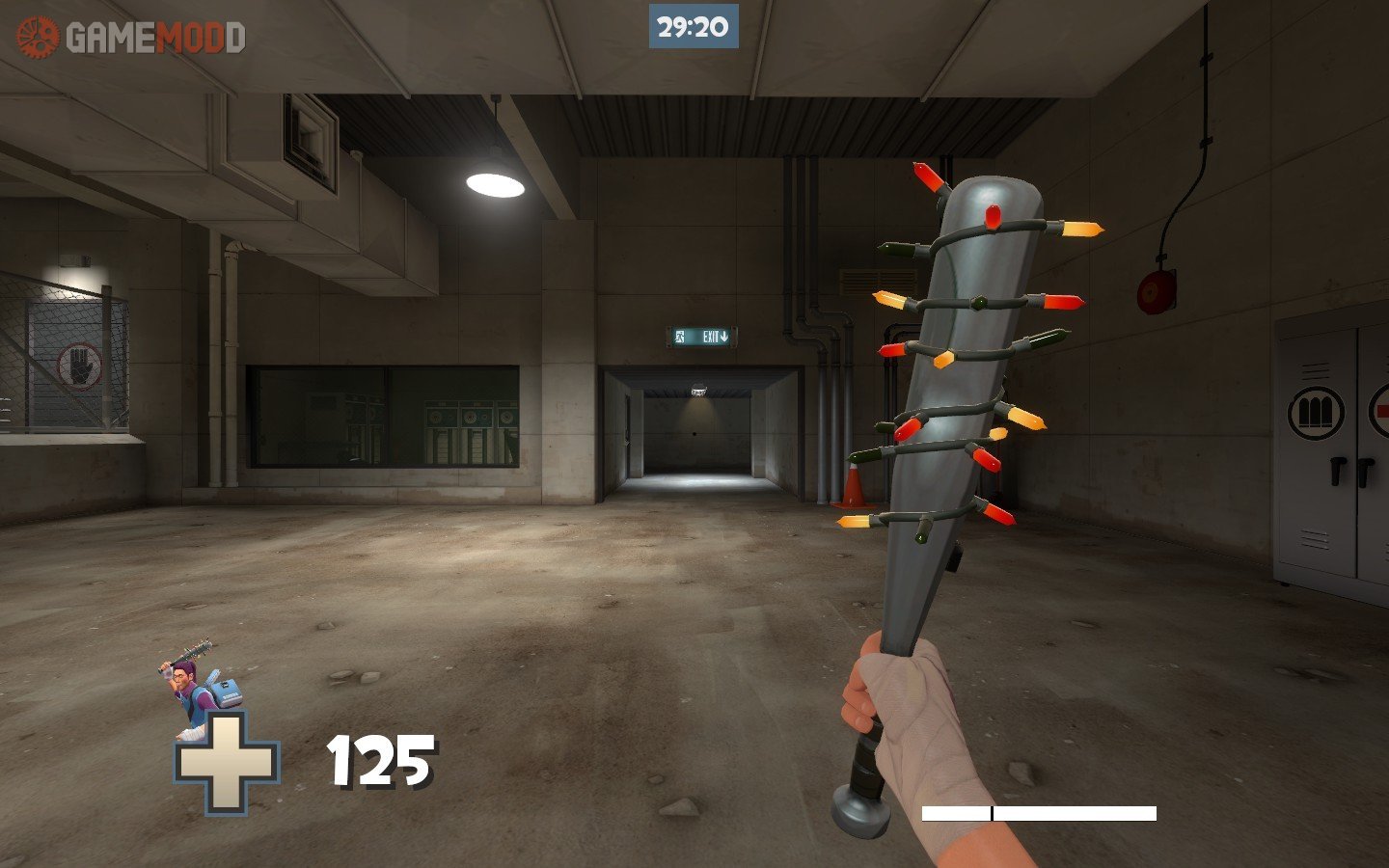Screen dimensions: 1389x868
Task: Click the GameModd watermark logo
Action: pyautogui.click(x=130, y=38)
